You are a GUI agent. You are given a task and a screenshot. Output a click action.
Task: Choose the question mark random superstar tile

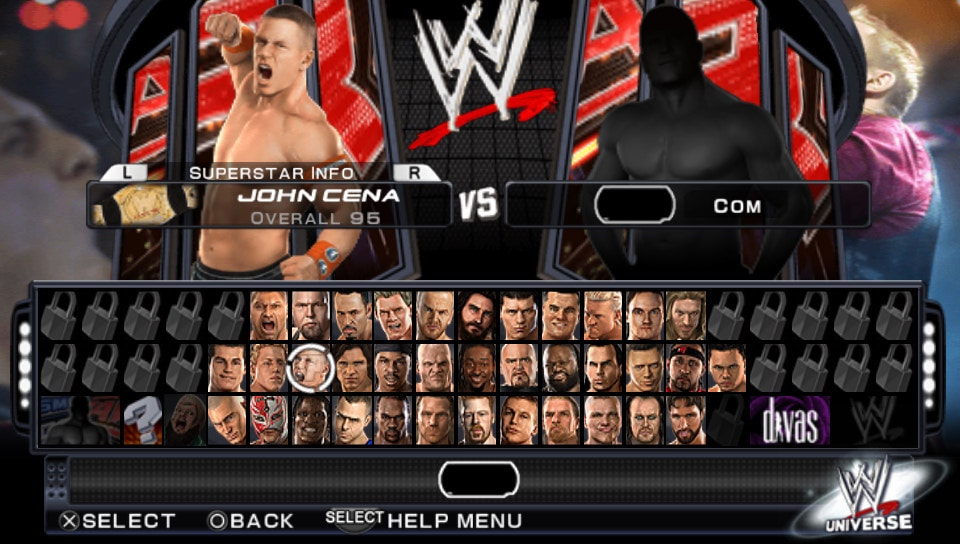(143, 420)
